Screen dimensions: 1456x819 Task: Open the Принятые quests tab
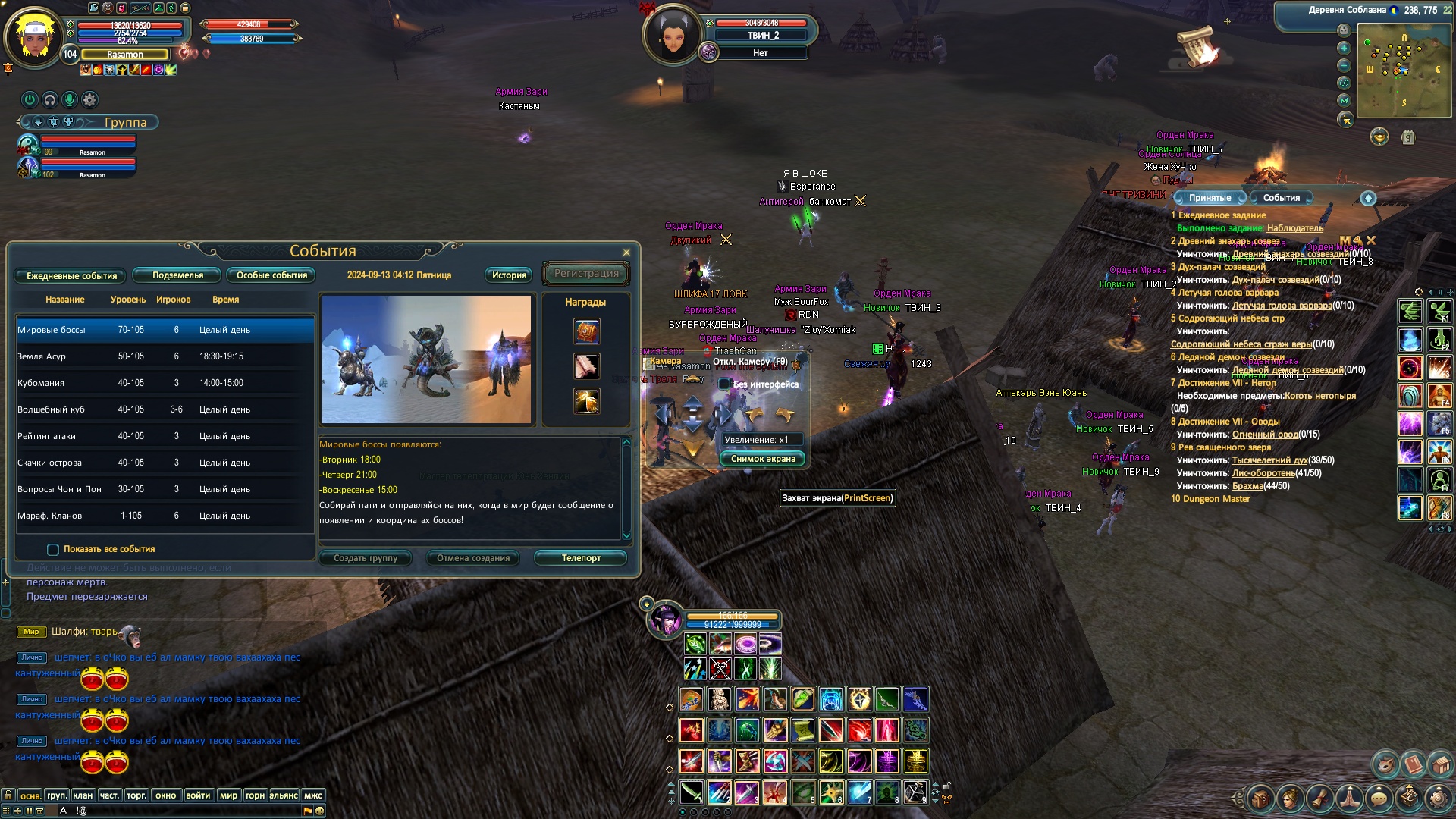[1210, 198]
